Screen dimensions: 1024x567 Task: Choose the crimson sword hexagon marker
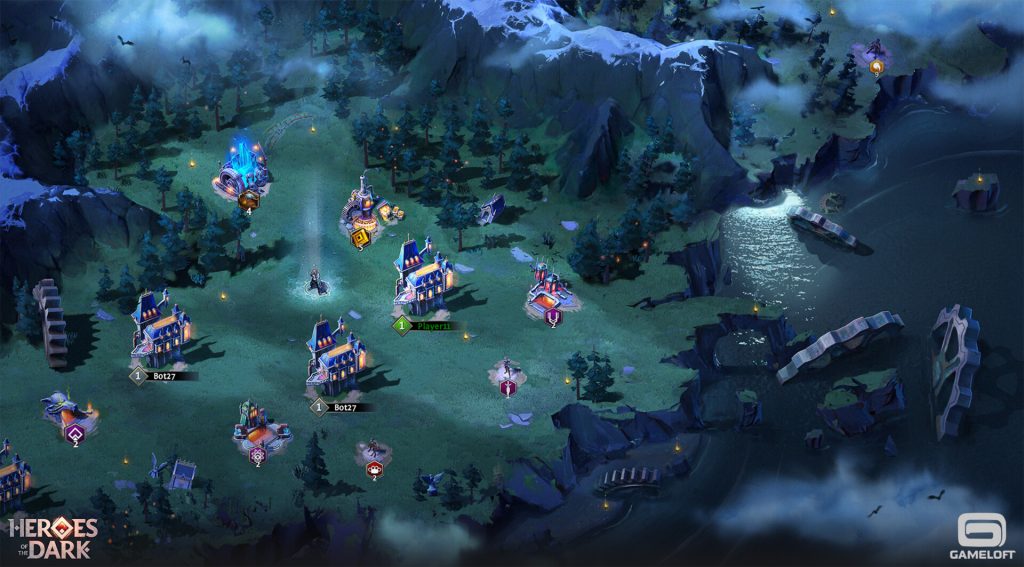(x=508, y=387)
